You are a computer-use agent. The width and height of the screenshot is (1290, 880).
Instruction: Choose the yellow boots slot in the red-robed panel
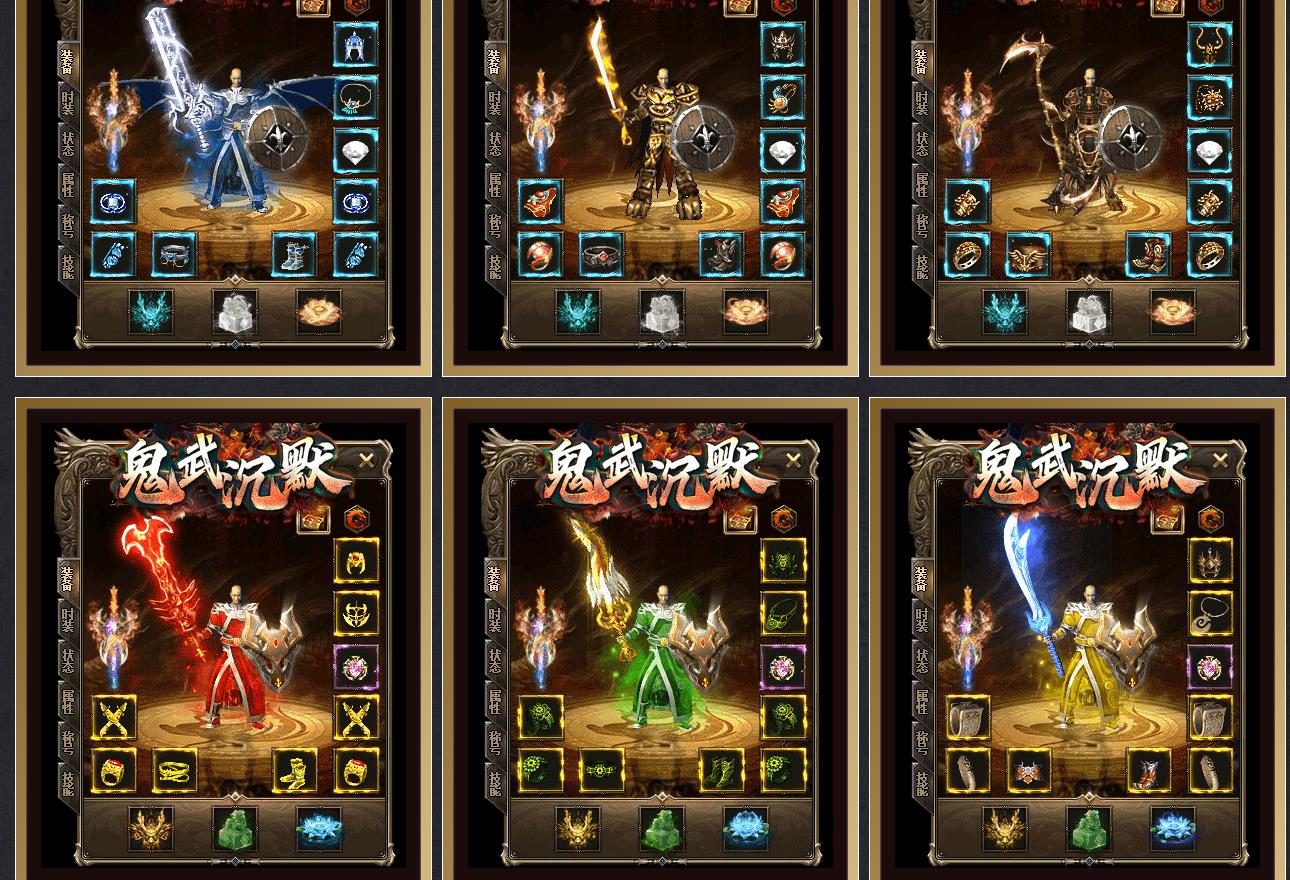click(x=295, y=771)
